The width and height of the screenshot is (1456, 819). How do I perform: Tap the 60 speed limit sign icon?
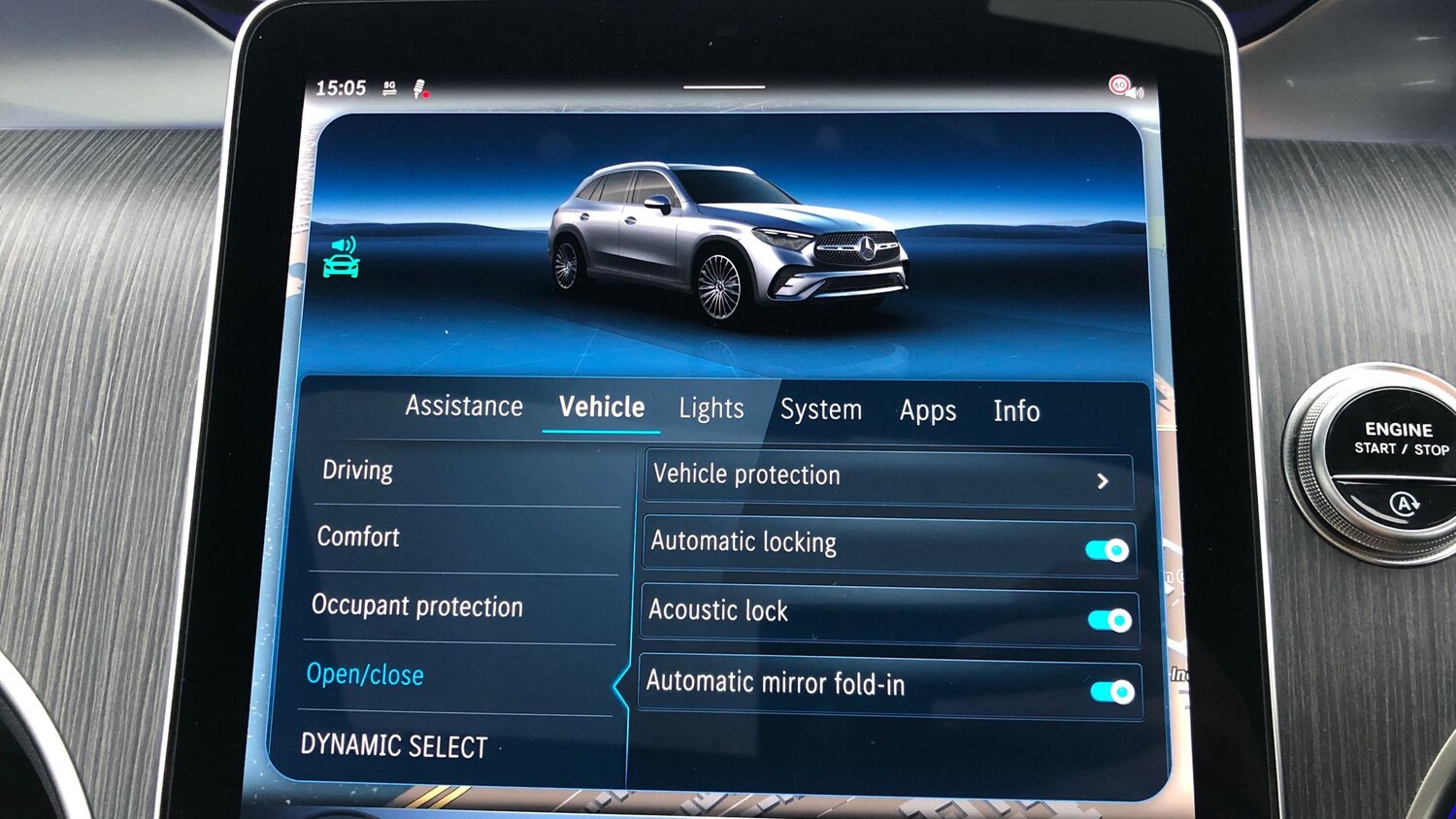coord(1119,84)
